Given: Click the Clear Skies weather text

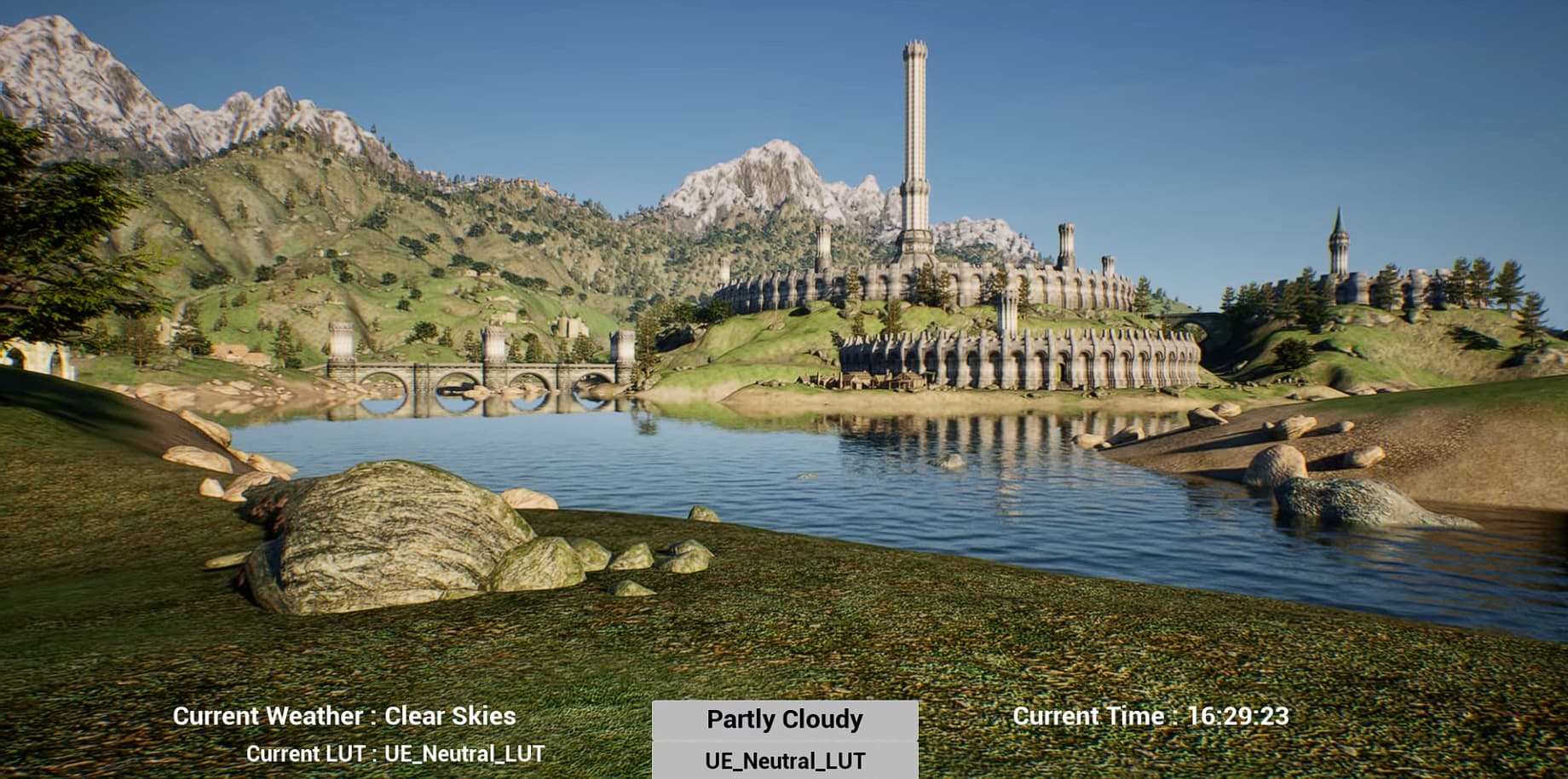Looking at the screenshot, I should point(450,716).
